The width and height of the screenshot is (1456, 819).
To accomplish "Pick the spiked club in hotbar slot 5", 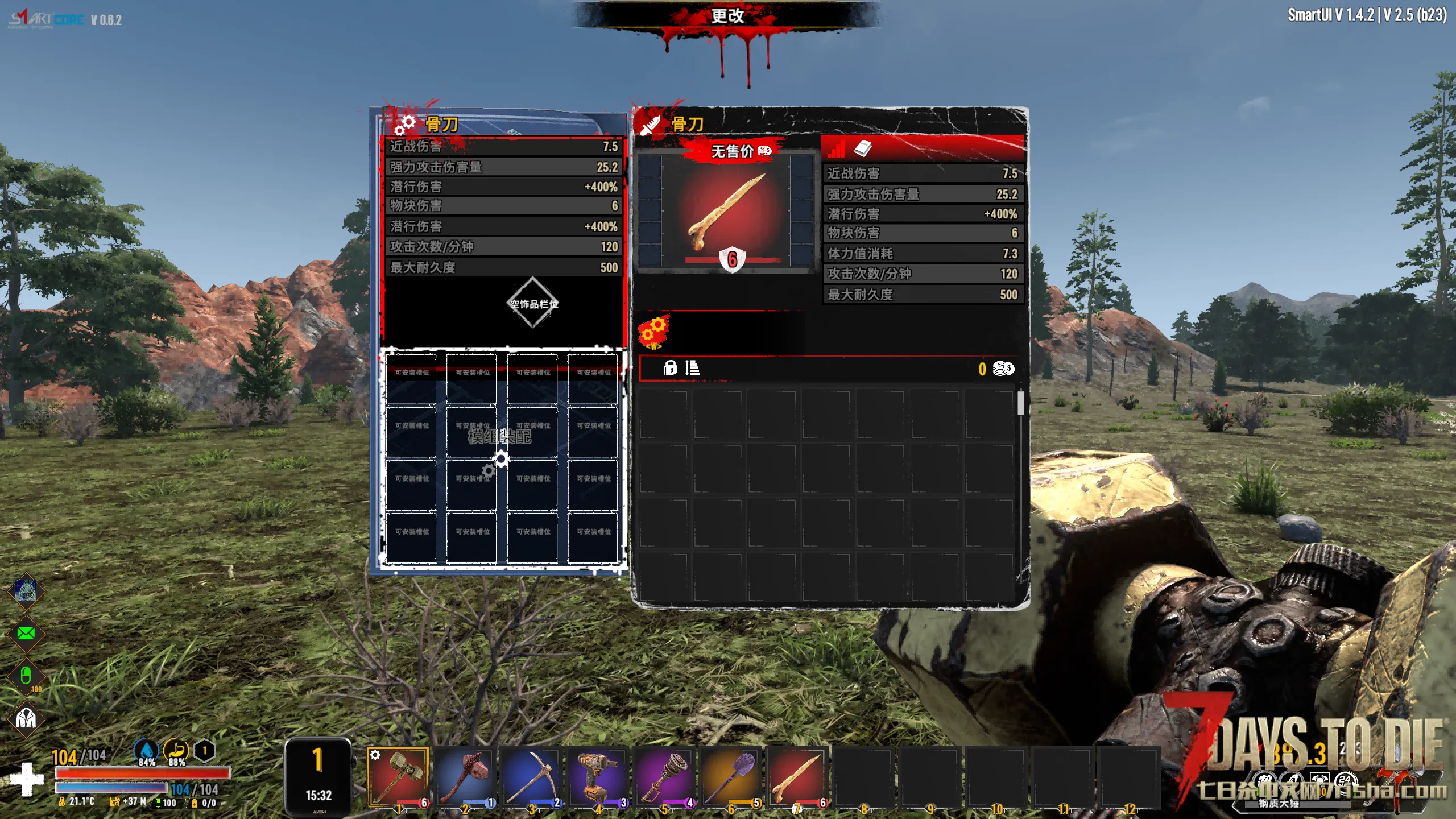I will pos(664,776).
